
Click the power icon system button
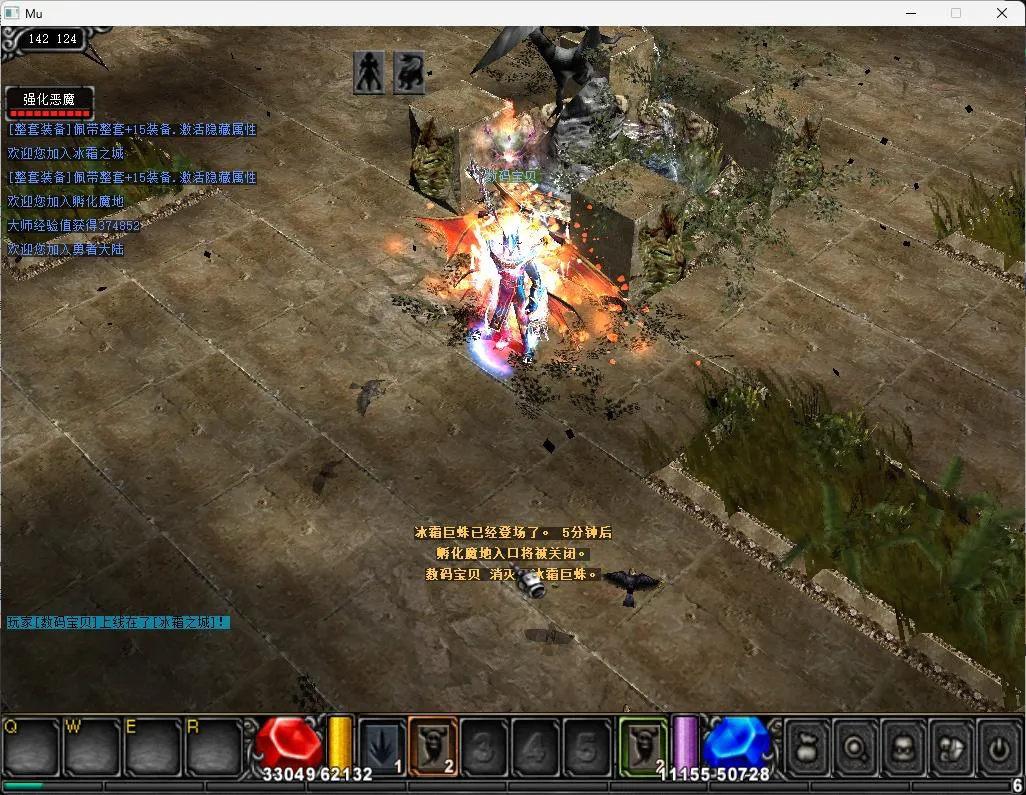click(x=998, y=746)
